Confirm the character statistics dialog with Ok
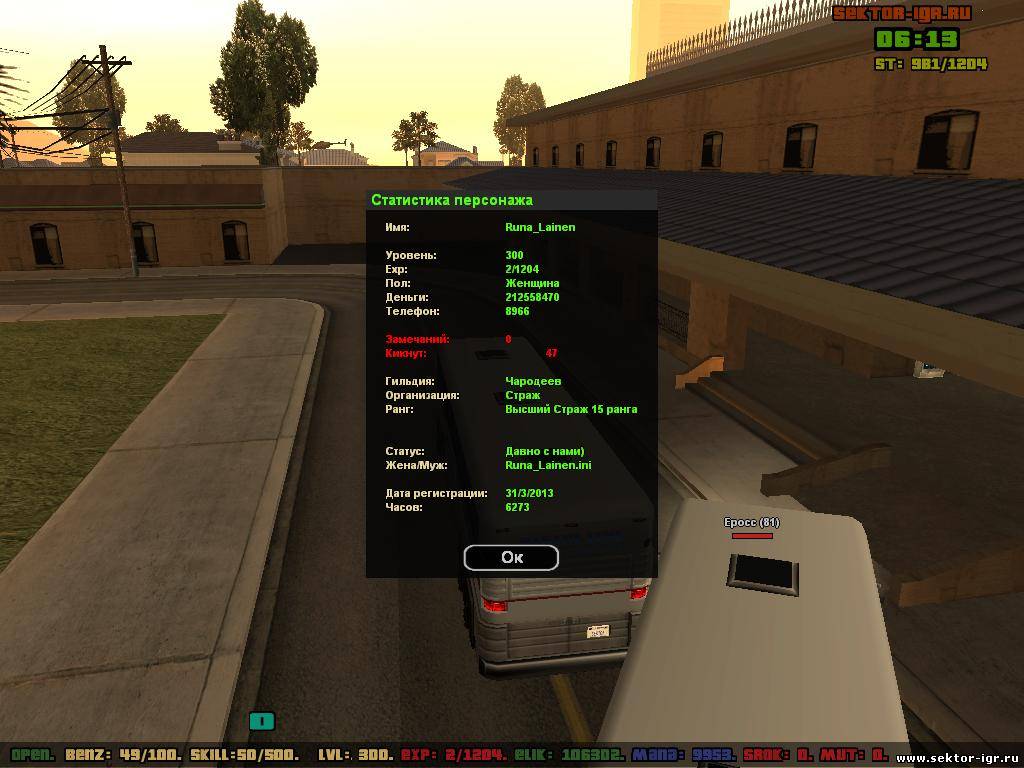The height and width of the screenshot is (768, 1024). tap(511, 557)
